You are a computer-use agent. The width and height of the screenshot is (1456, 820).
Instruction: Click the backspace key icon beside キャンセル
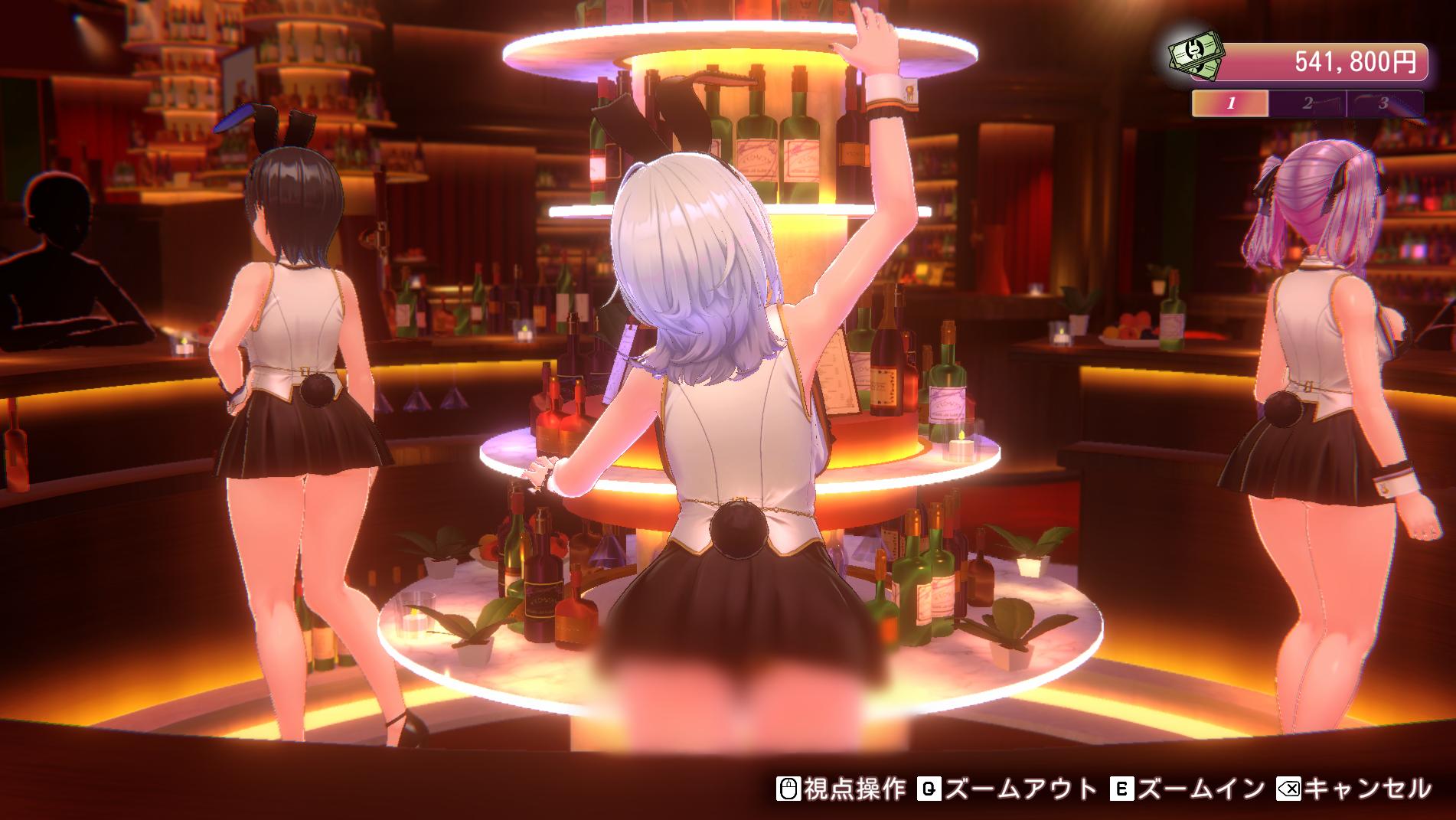[1290, 789]
